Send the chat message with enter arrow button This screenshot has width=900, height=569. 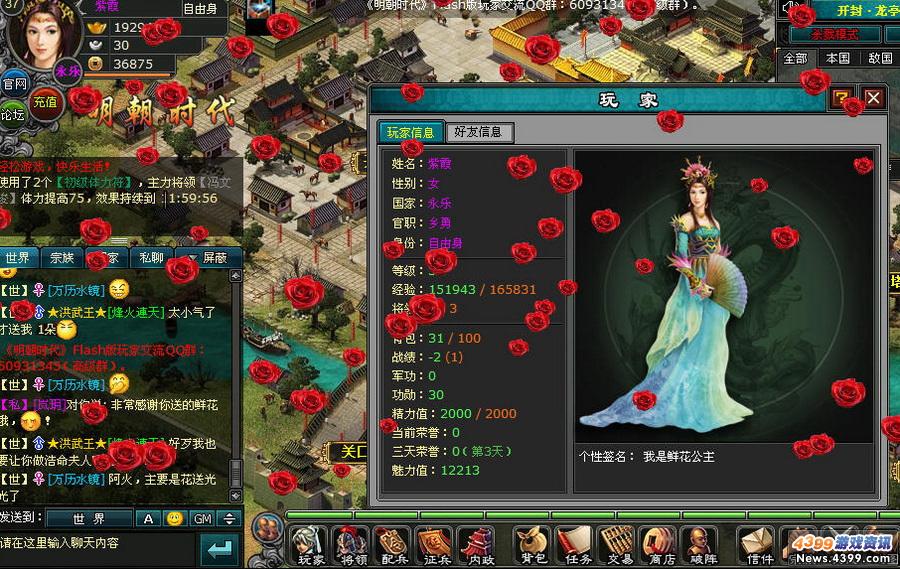pyautogui.click(x=220, y=549)
